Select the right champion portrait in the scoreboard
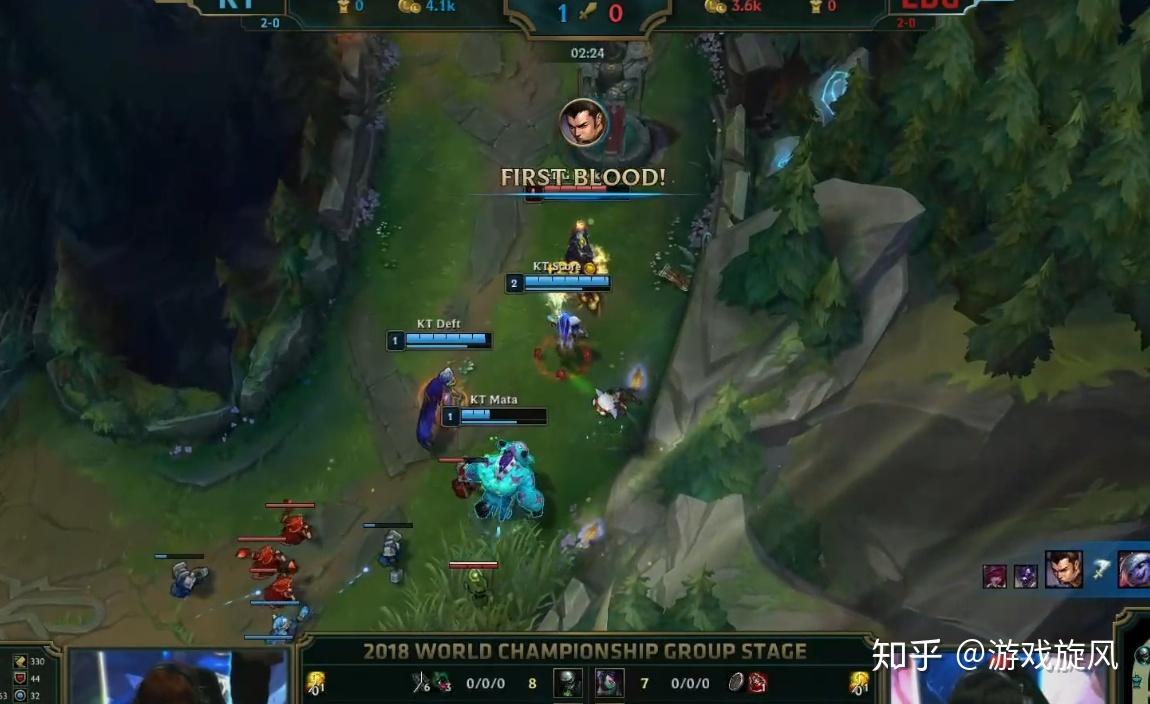The width and height of the screenshot is (1150, 704). pos(610,683)
